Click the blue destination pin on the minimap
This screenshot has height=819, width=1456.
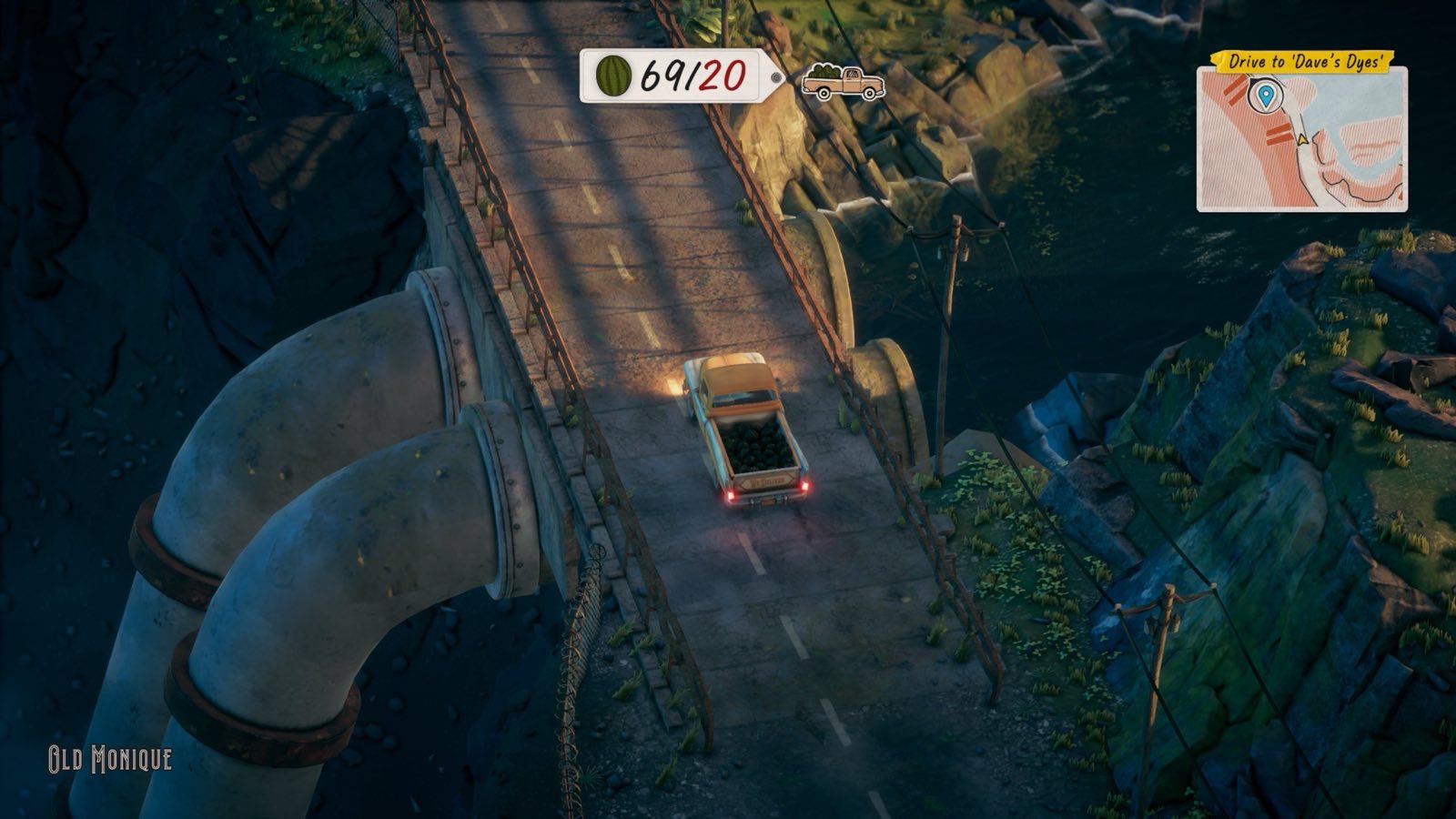pos(1263,95)
